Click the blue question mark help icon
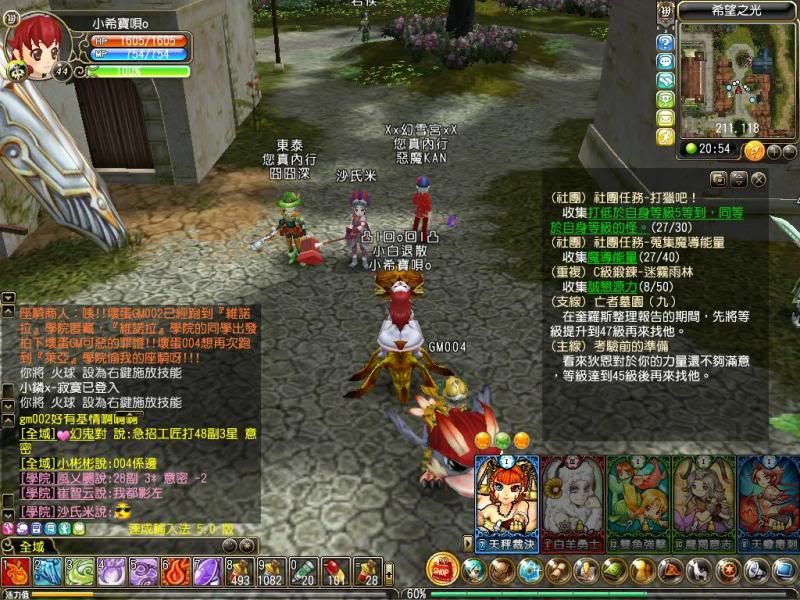800x600 pixels. coord(666,42)
